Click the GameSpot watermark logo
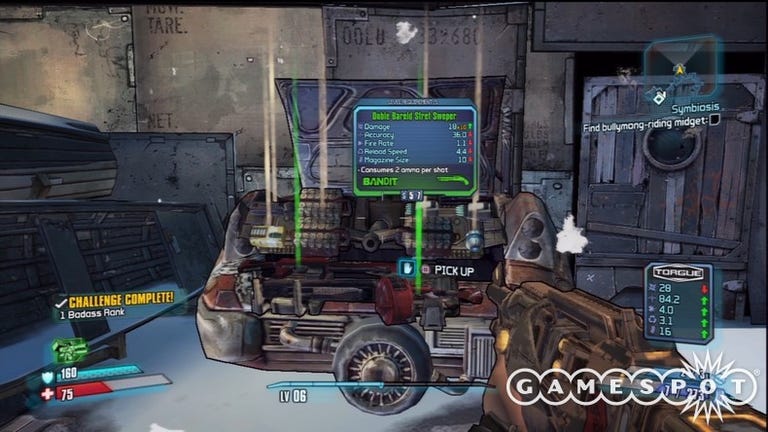Screen dimensions: 768x432 point(630,386)
